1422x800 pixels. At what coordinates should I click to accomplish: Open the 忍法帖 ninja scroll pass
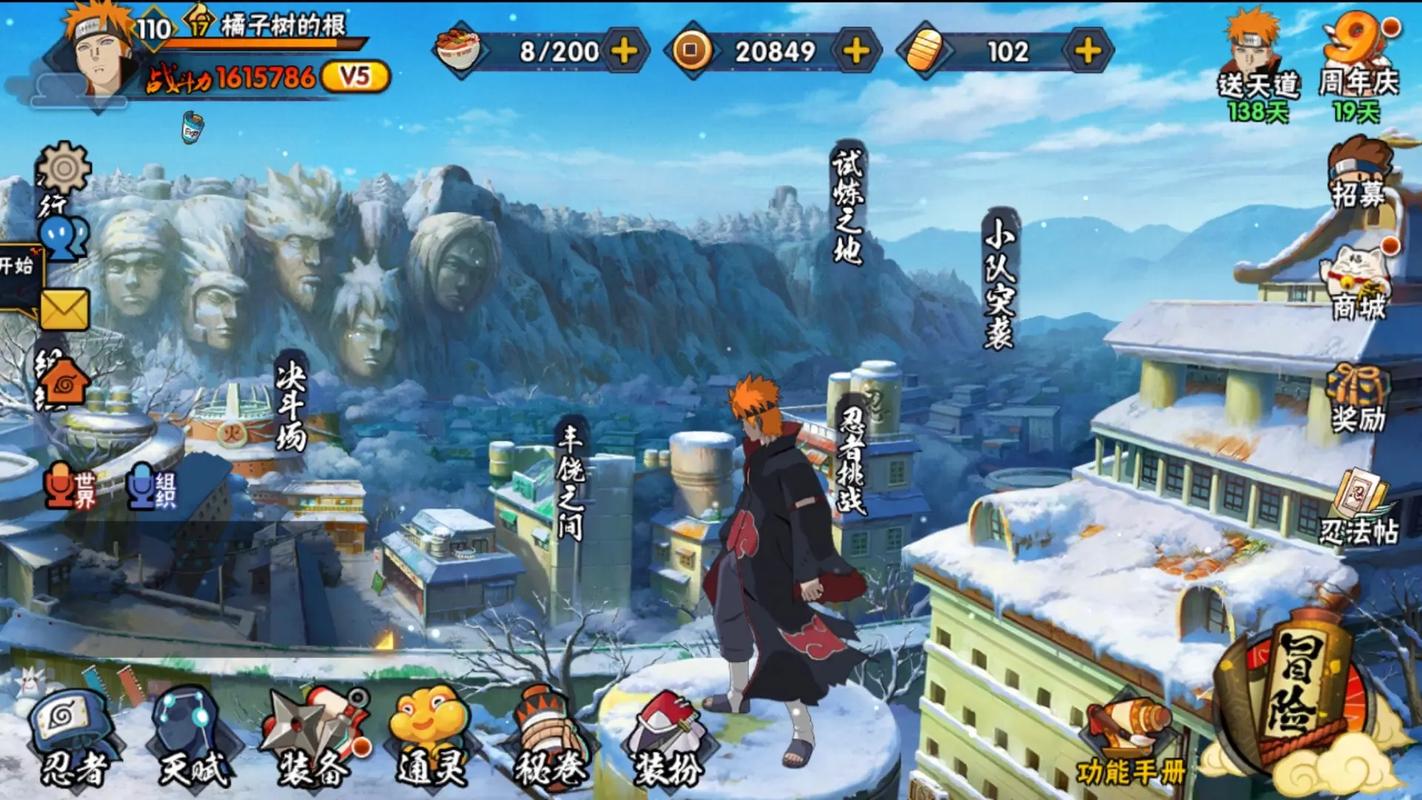(x=1360, y=508)
